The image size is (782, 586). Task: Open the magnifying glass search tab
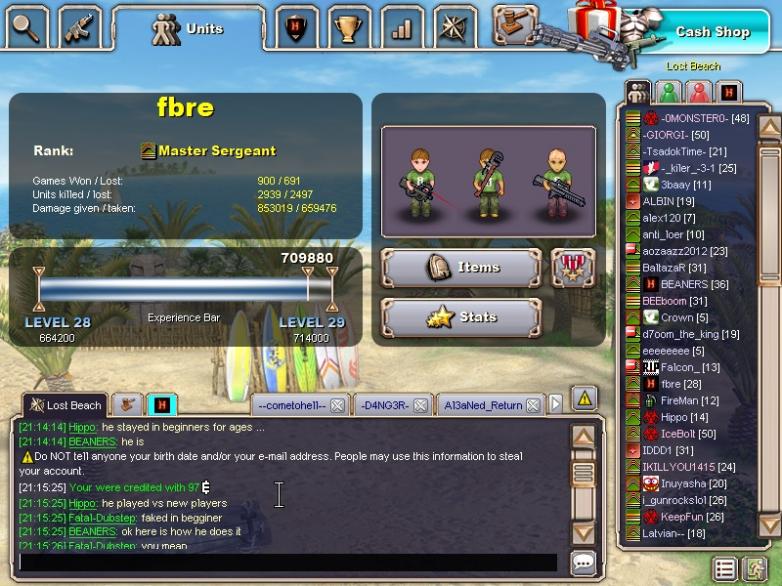[x=27, y=27]
